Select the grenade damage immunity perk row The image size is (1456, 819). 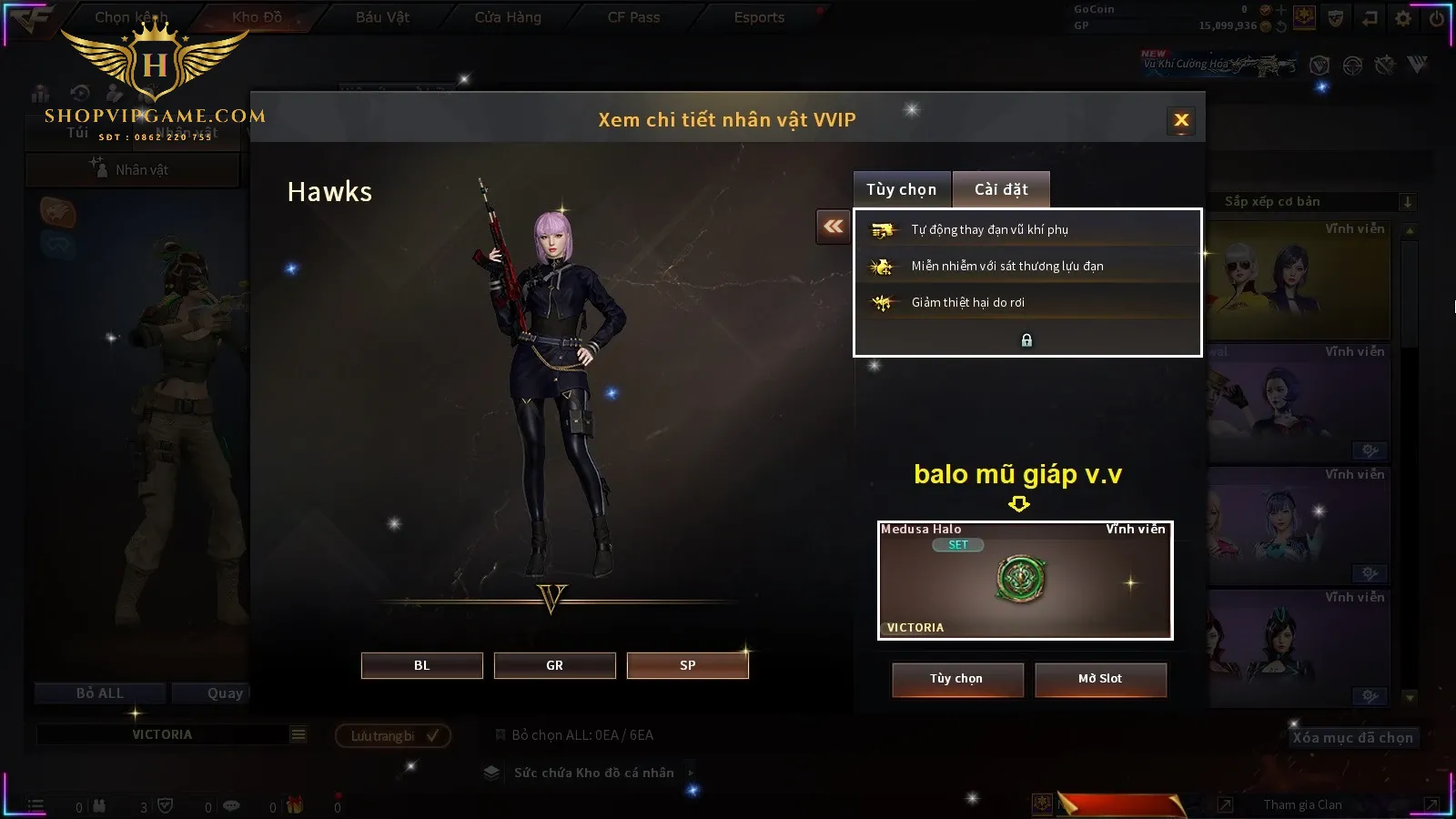(1026, 266)
